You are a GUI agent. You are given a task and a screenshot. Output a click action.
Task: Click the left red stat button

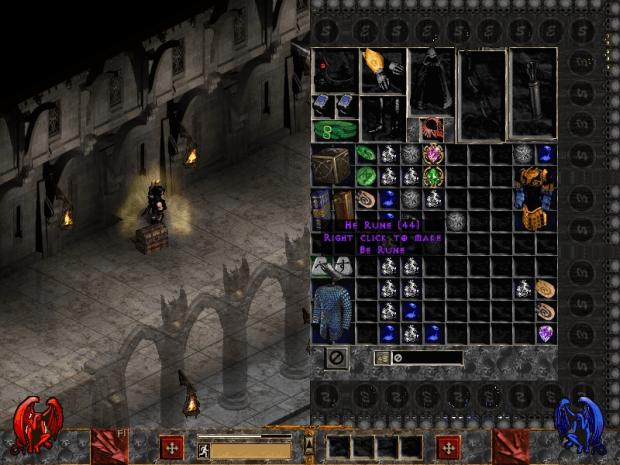[171, 446]
